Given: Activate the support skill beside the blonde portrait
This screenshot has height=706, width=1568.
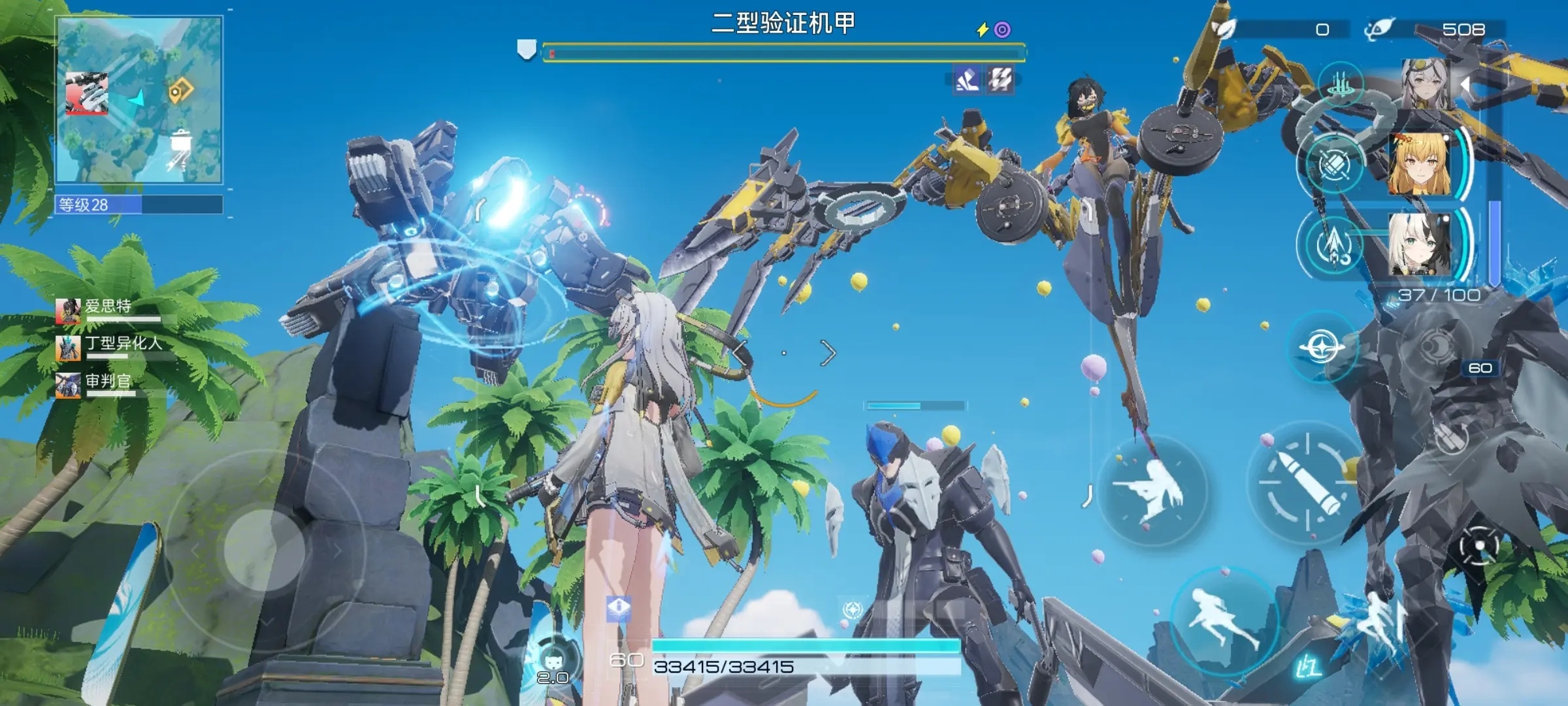Looking at the screenshot, I should [1331, 165].
